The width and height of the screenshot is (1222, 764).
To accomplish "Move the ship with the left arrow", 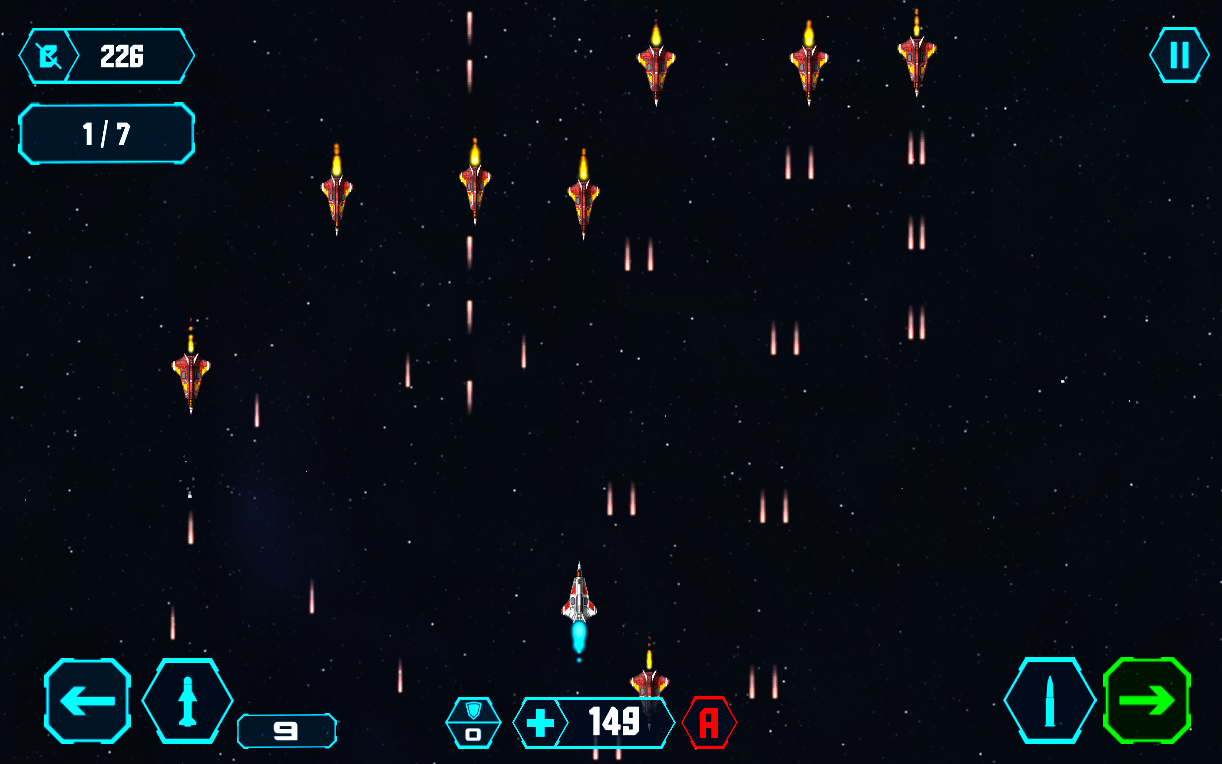I will pos(88,700).
